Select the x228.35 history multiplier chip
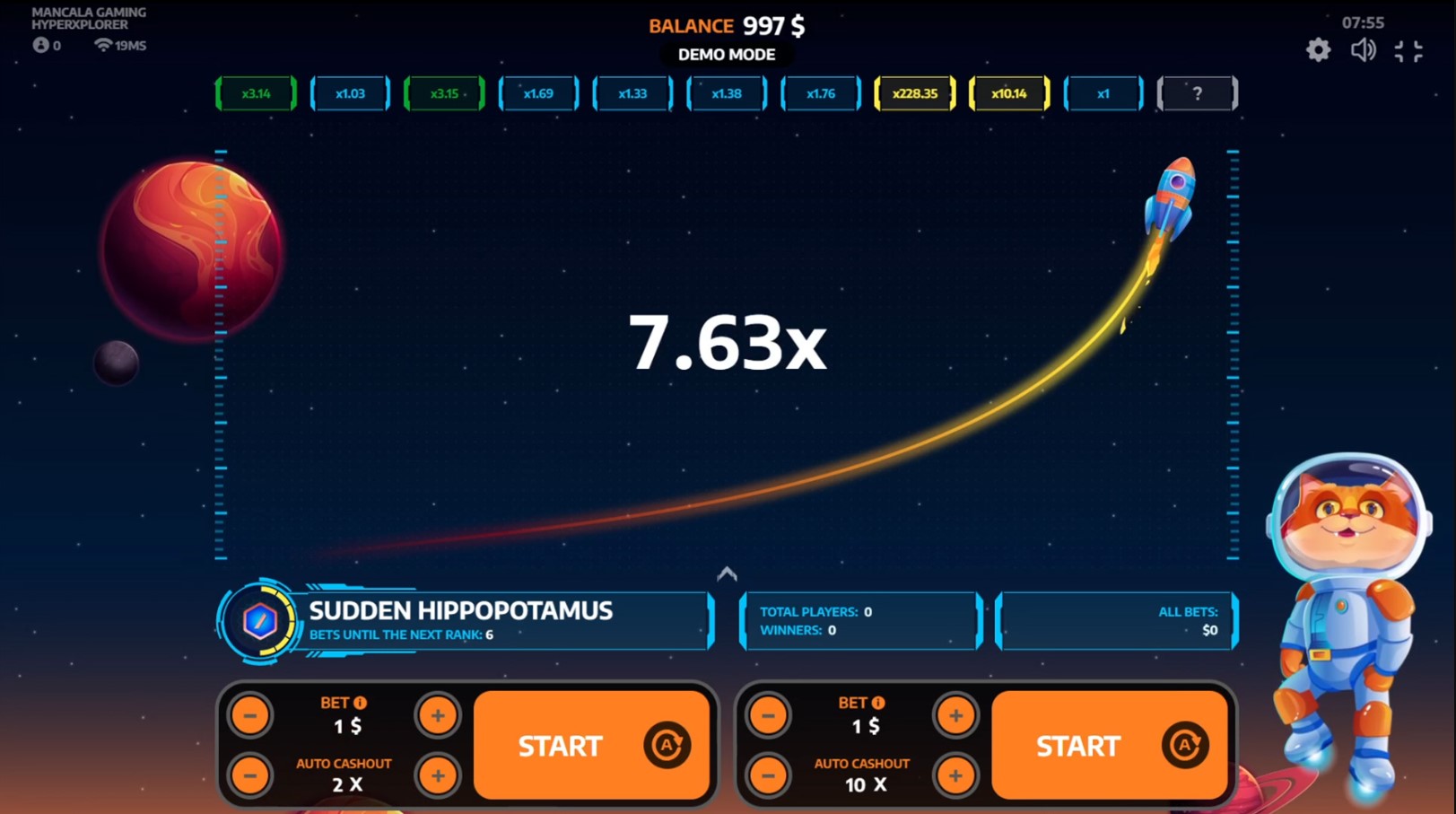This screenshot has height=814, width=1456. tap(915, 93)
